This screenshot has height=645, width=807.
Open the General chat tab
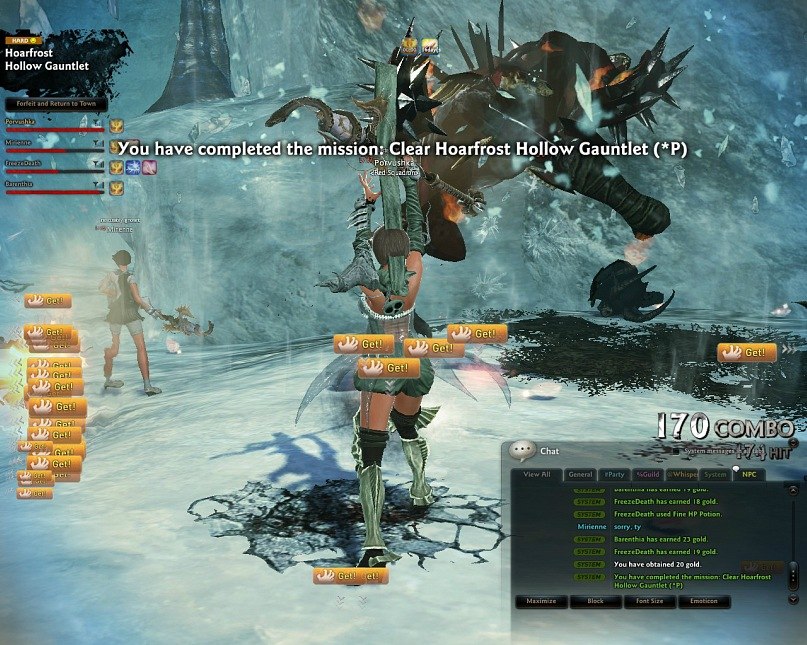coord(580,475)
